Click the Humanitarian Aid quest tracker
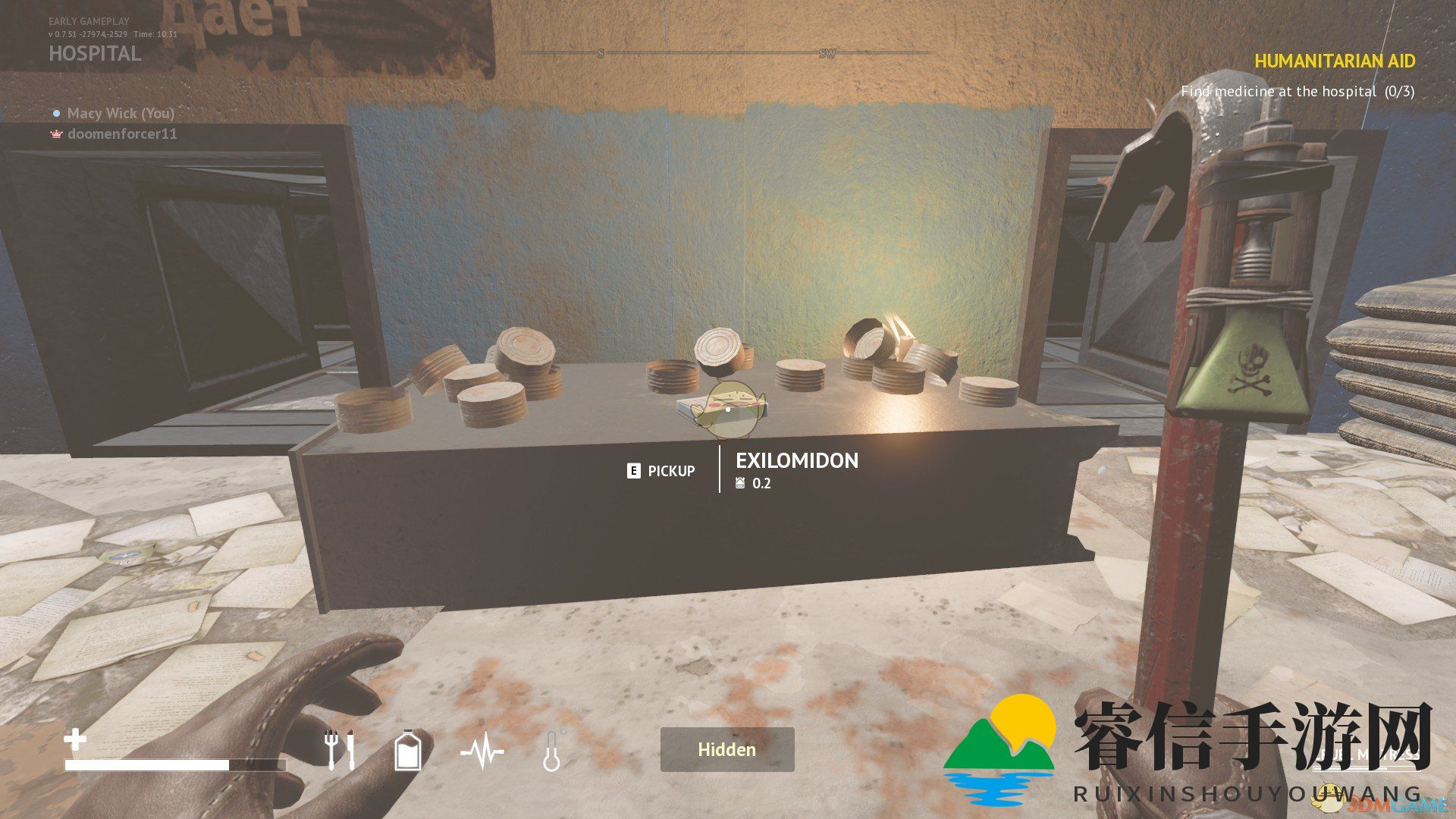The width and height of the screenshot is (1456, 819). coord(1334,61)
